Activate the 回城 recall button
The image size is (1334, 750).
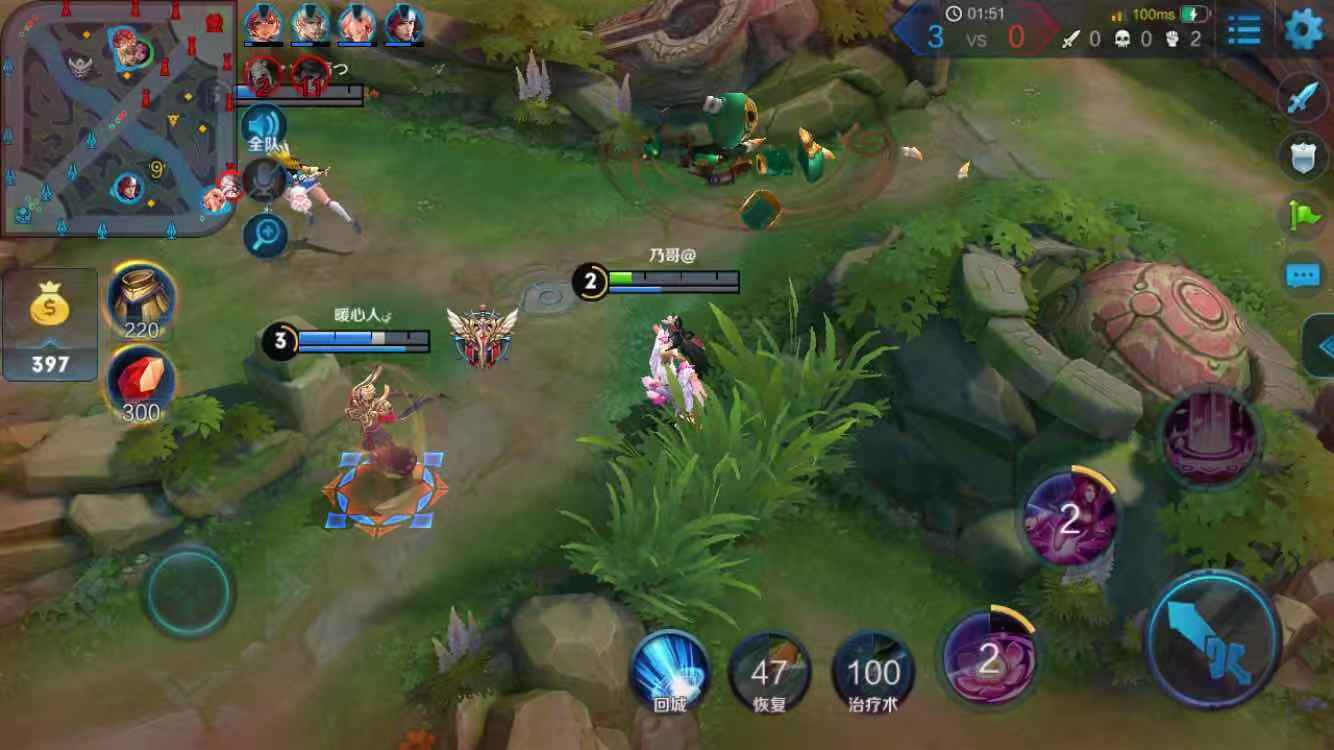(x=669, y=668)
